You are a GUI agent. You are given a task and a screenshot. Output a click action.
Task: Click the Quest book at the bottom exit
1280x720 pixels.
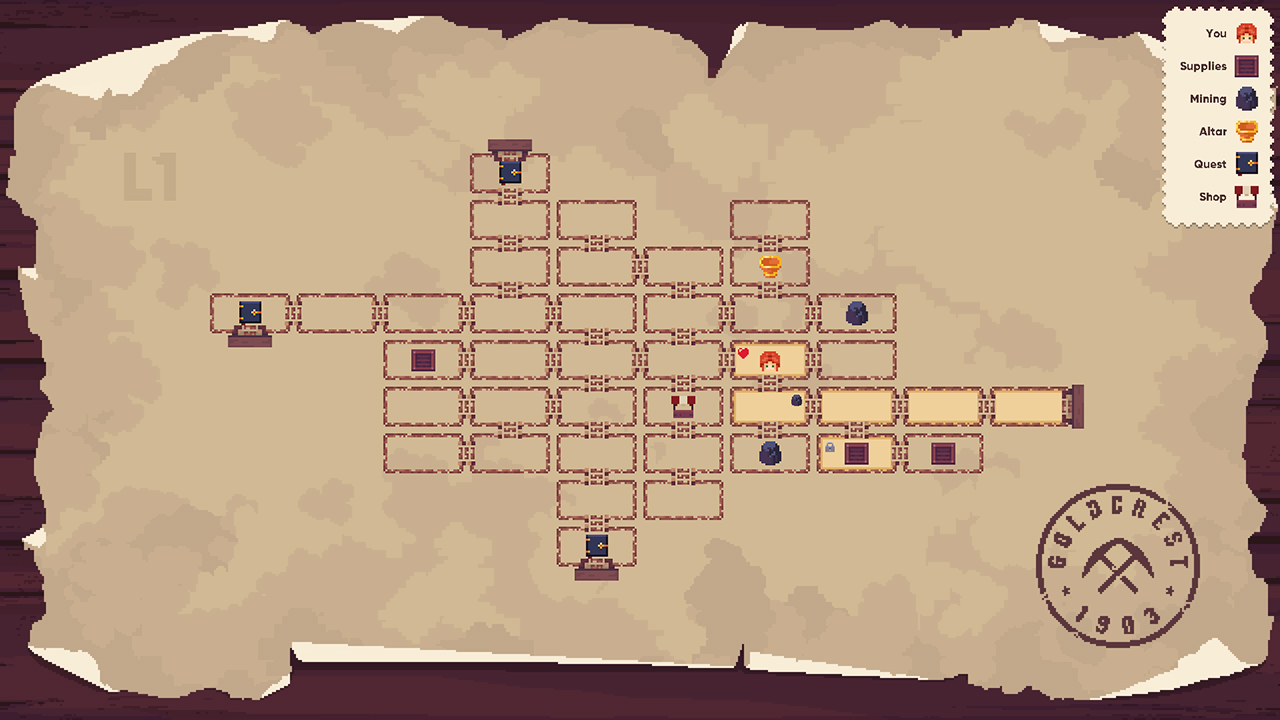point(596,545)
